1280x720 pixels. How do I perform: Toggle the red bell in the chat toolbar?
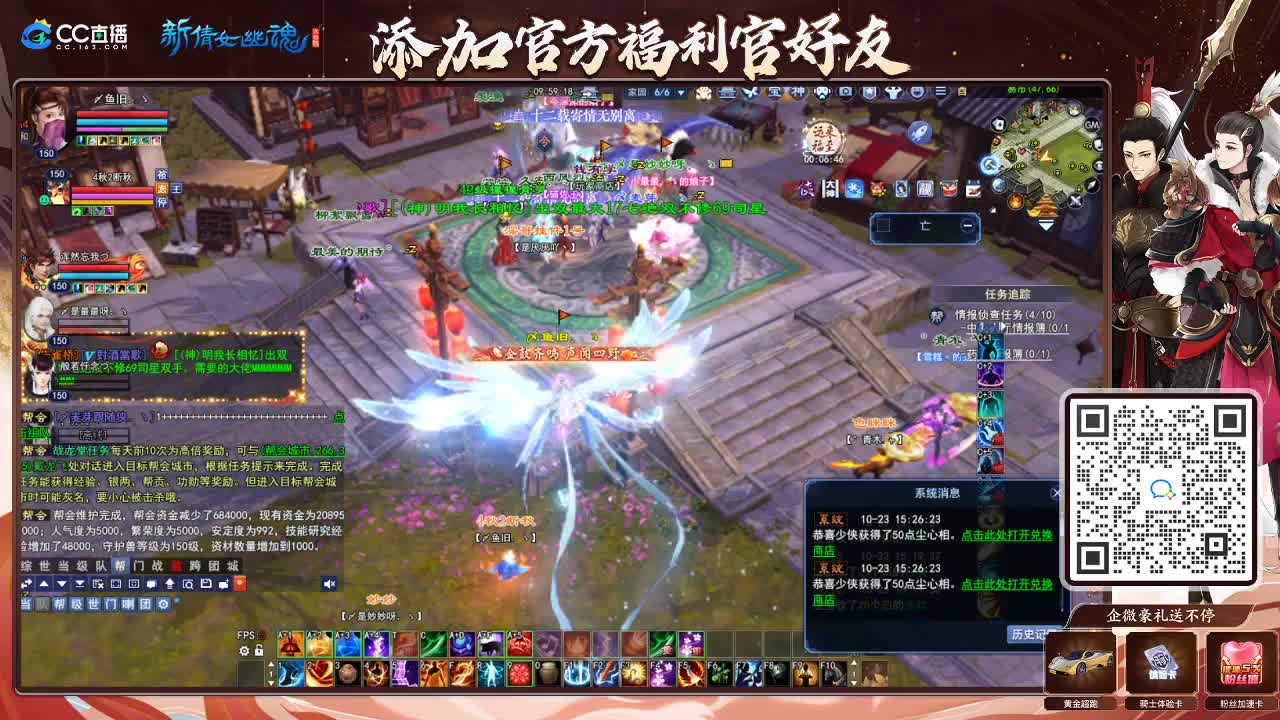point(239,585)
